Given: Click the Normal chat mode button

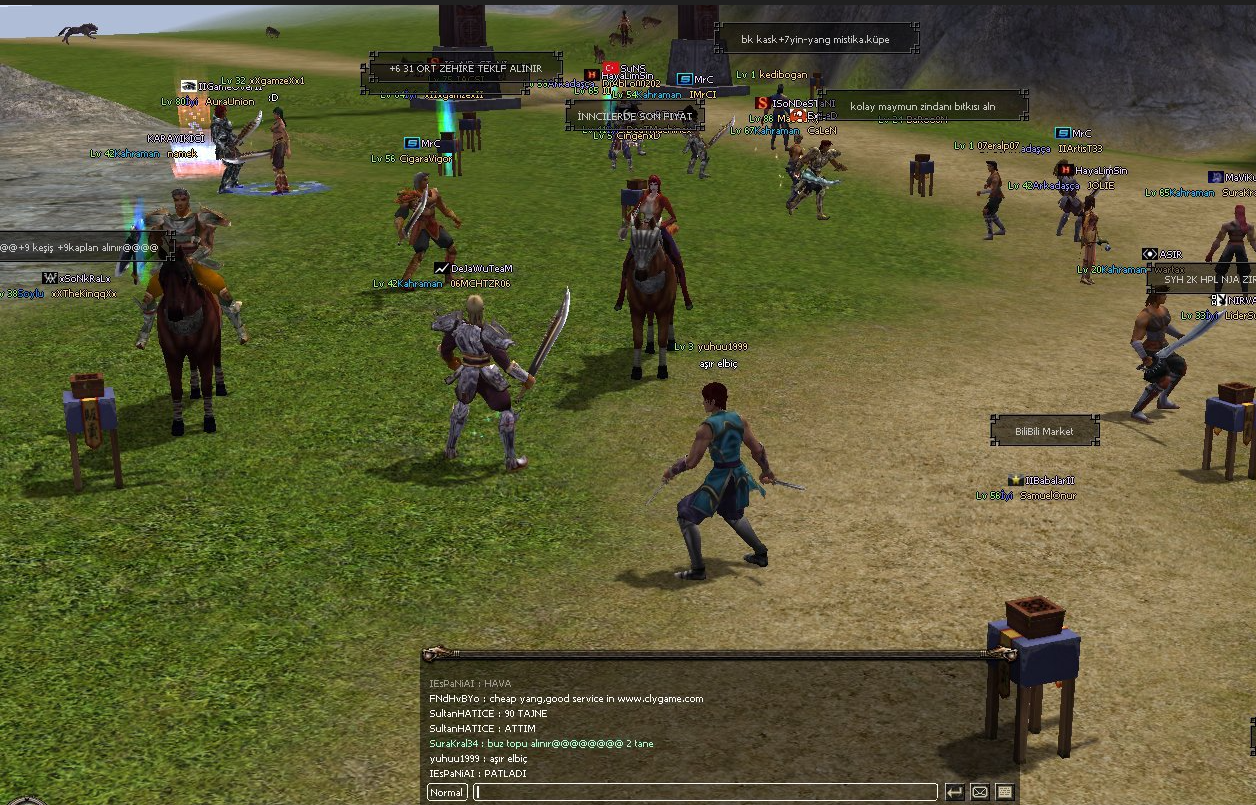Looking at the screenshot, I should point(447,792).
